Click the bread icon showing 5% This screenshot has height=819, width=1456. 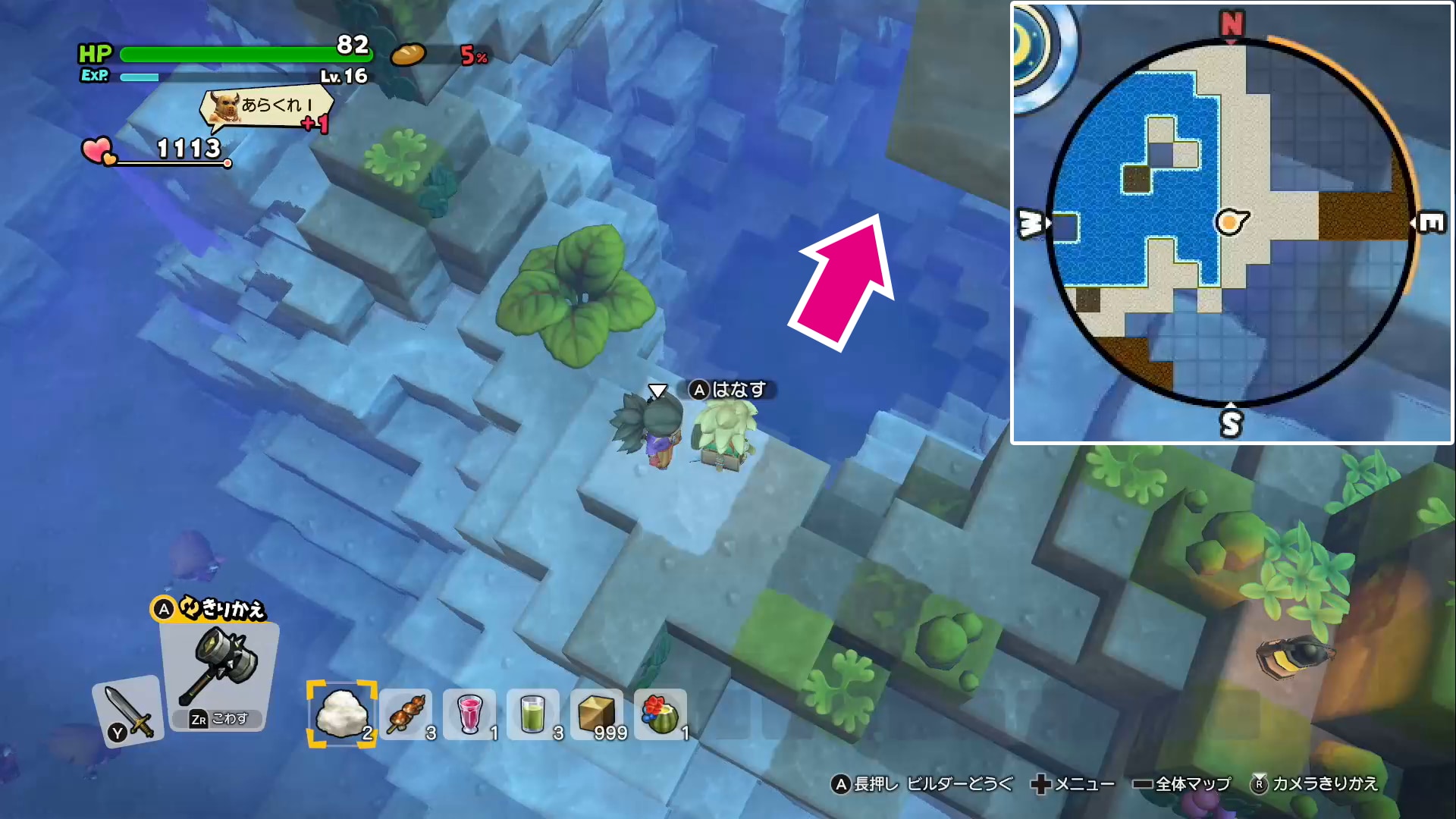(x=410, y=55)
